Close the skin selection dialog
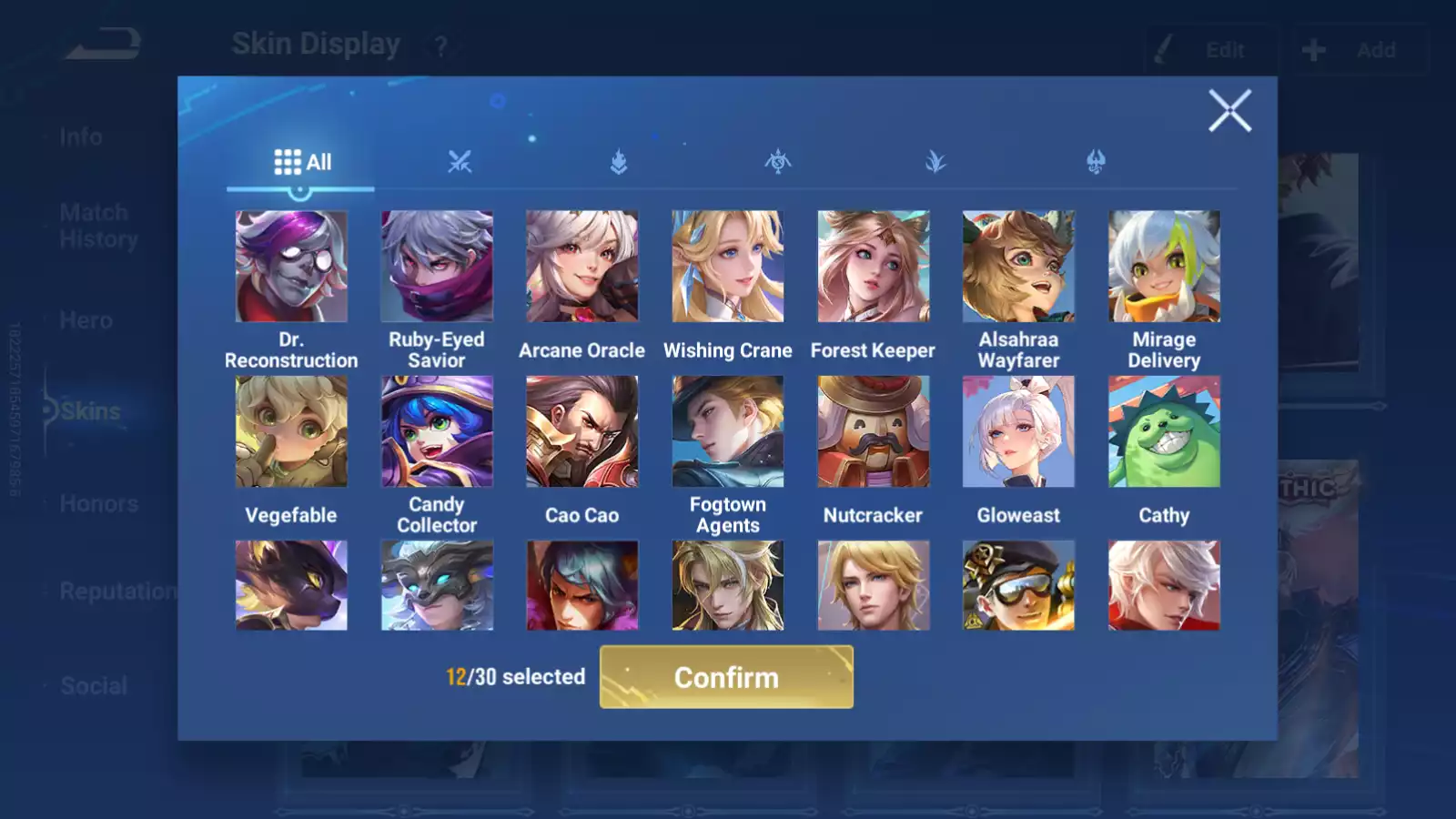The height and width of the screenshot is (819, 1456). coord(1229,111)
